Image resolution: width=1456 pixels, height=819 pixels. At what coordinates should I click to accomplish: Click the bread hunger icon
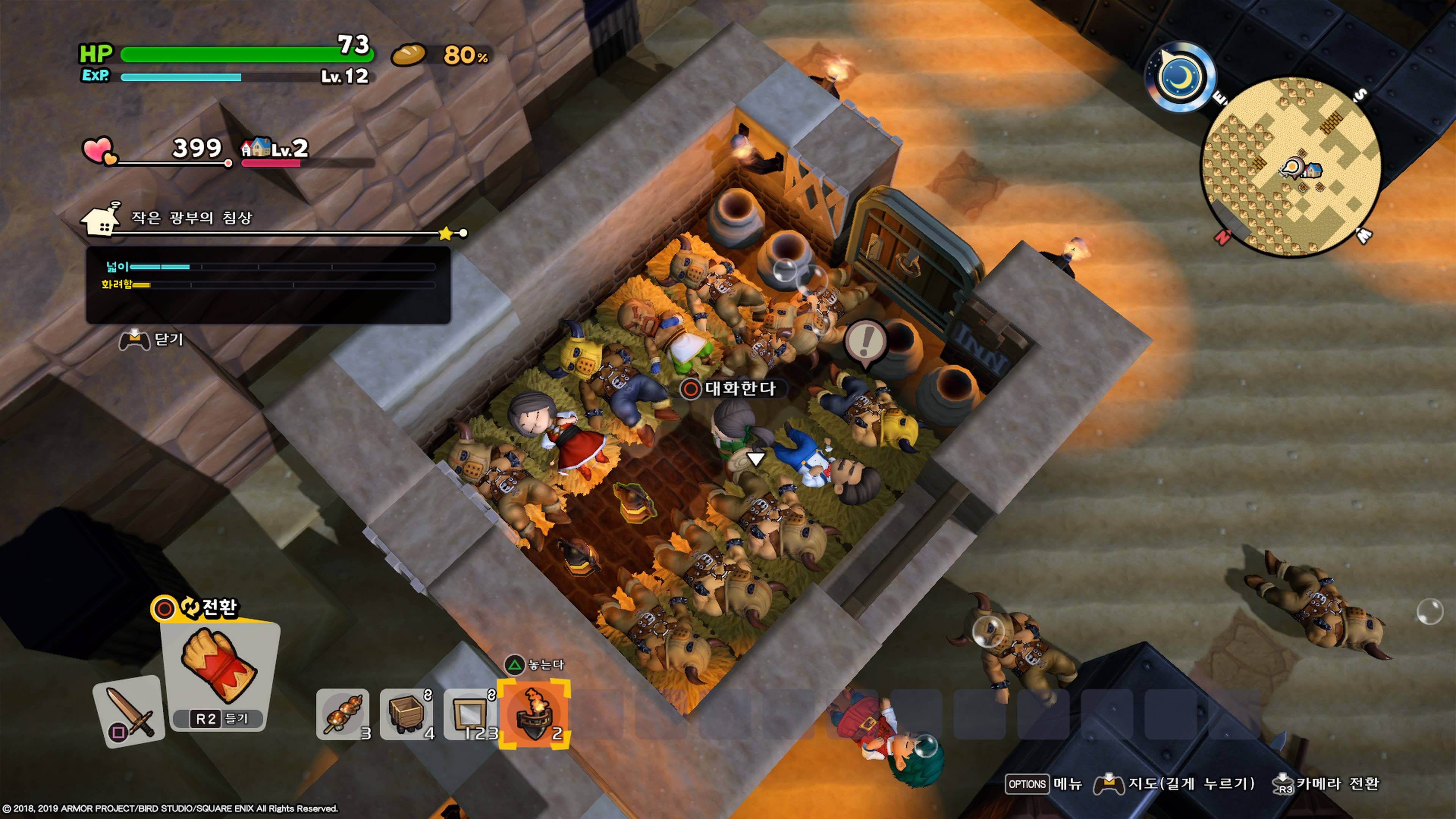tap(408, 55)
